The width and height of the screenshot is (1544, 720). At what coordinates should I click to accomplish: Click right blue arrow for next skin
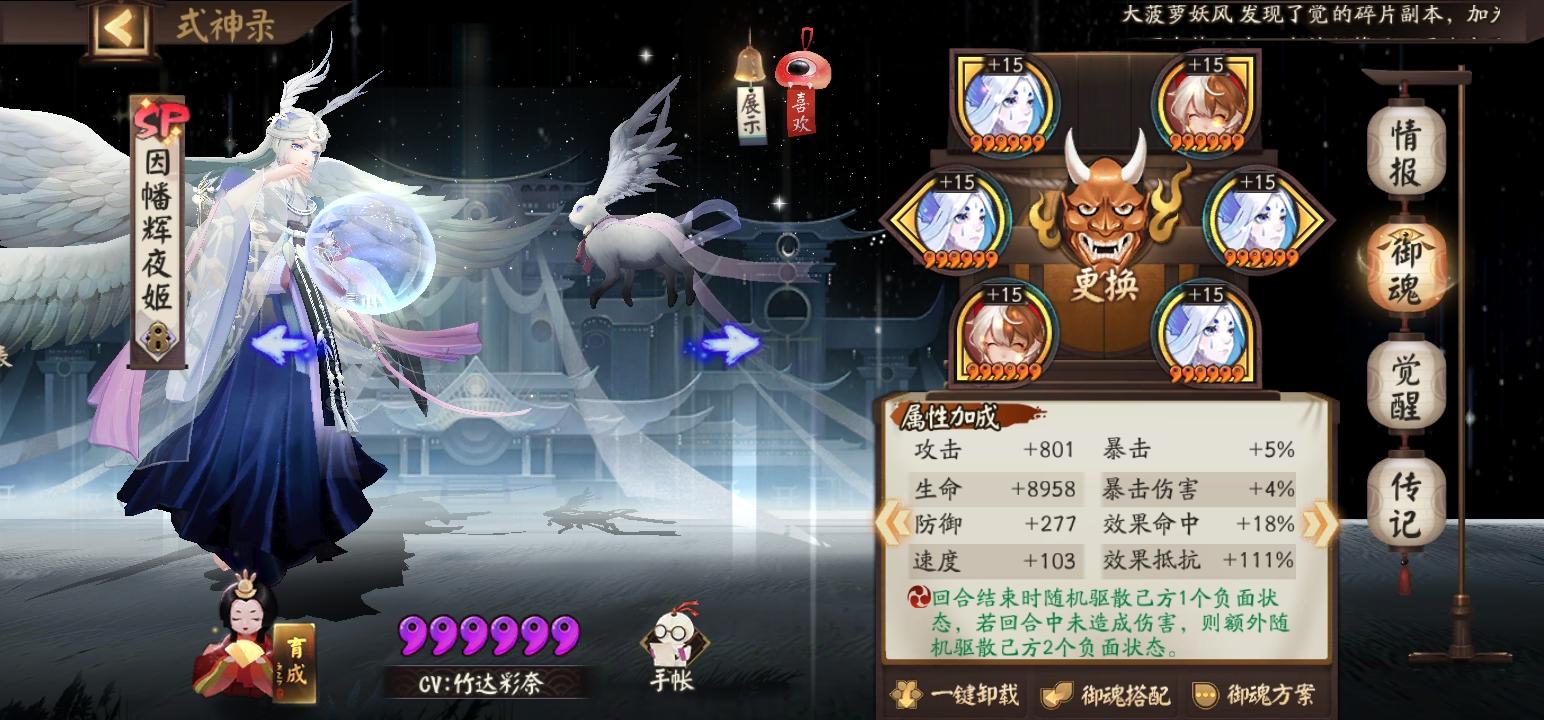click(x=725, y=343)
